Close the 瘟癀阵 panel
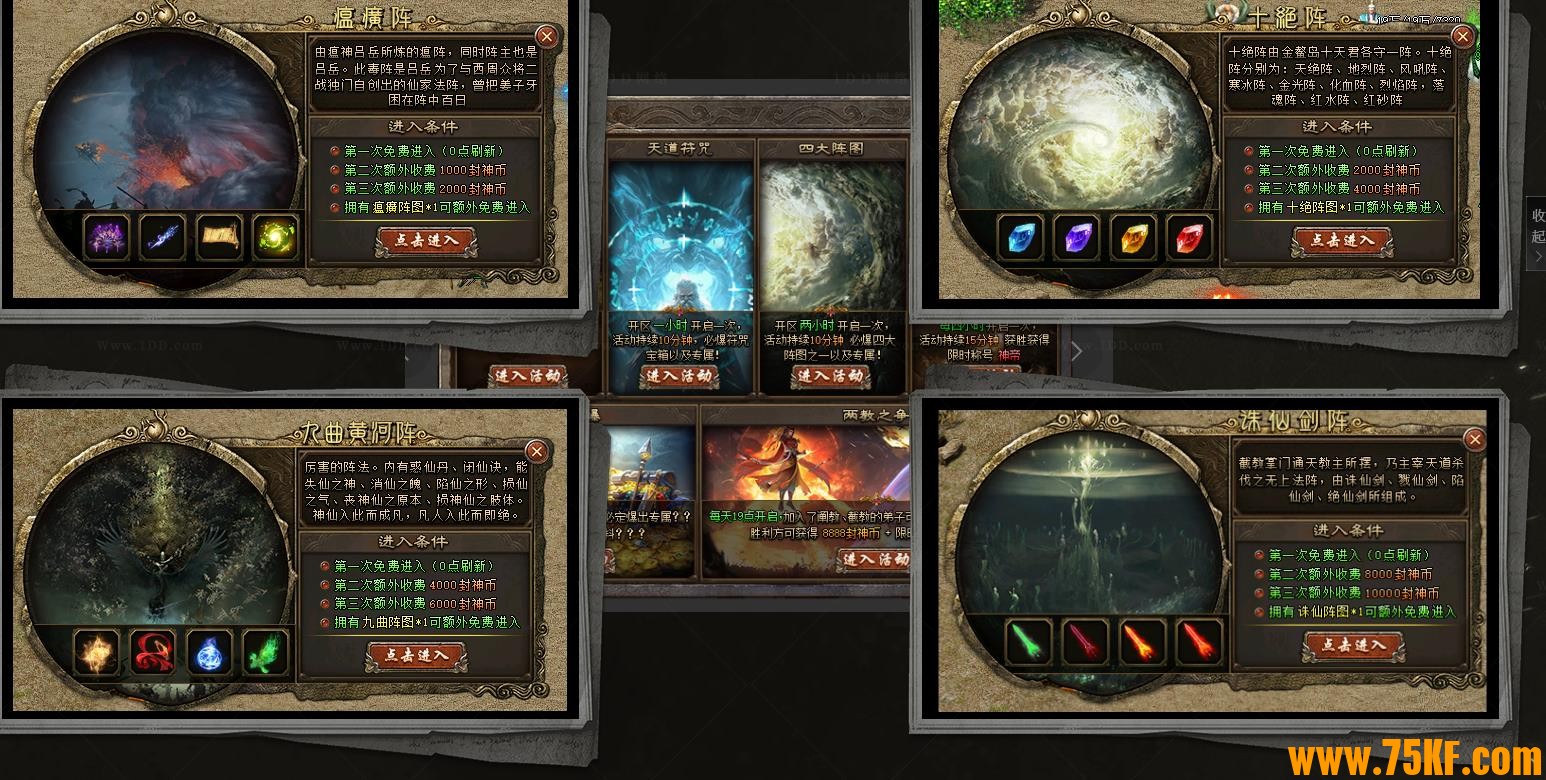This screenshot has width=1546, height=780. pos(546,37)
